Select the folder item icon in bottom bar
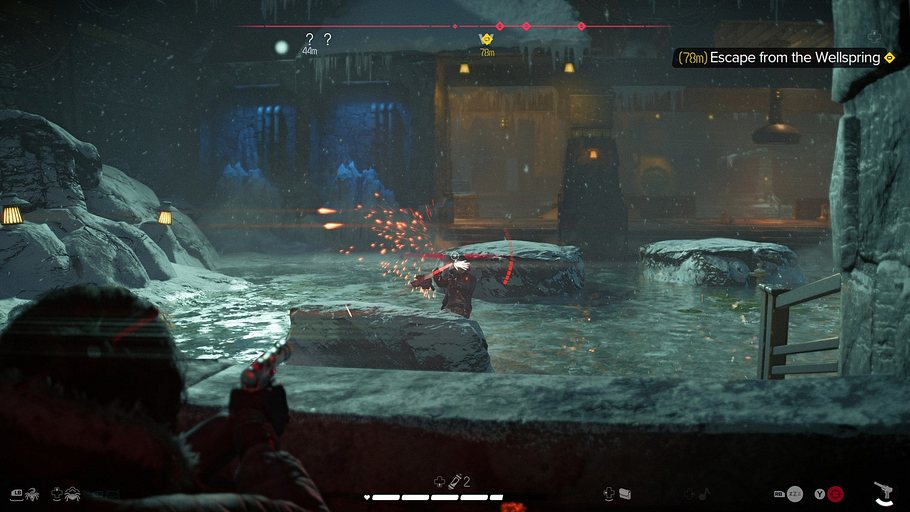Image resolution: width=910 pixels, height=512 pixels. 624,493
